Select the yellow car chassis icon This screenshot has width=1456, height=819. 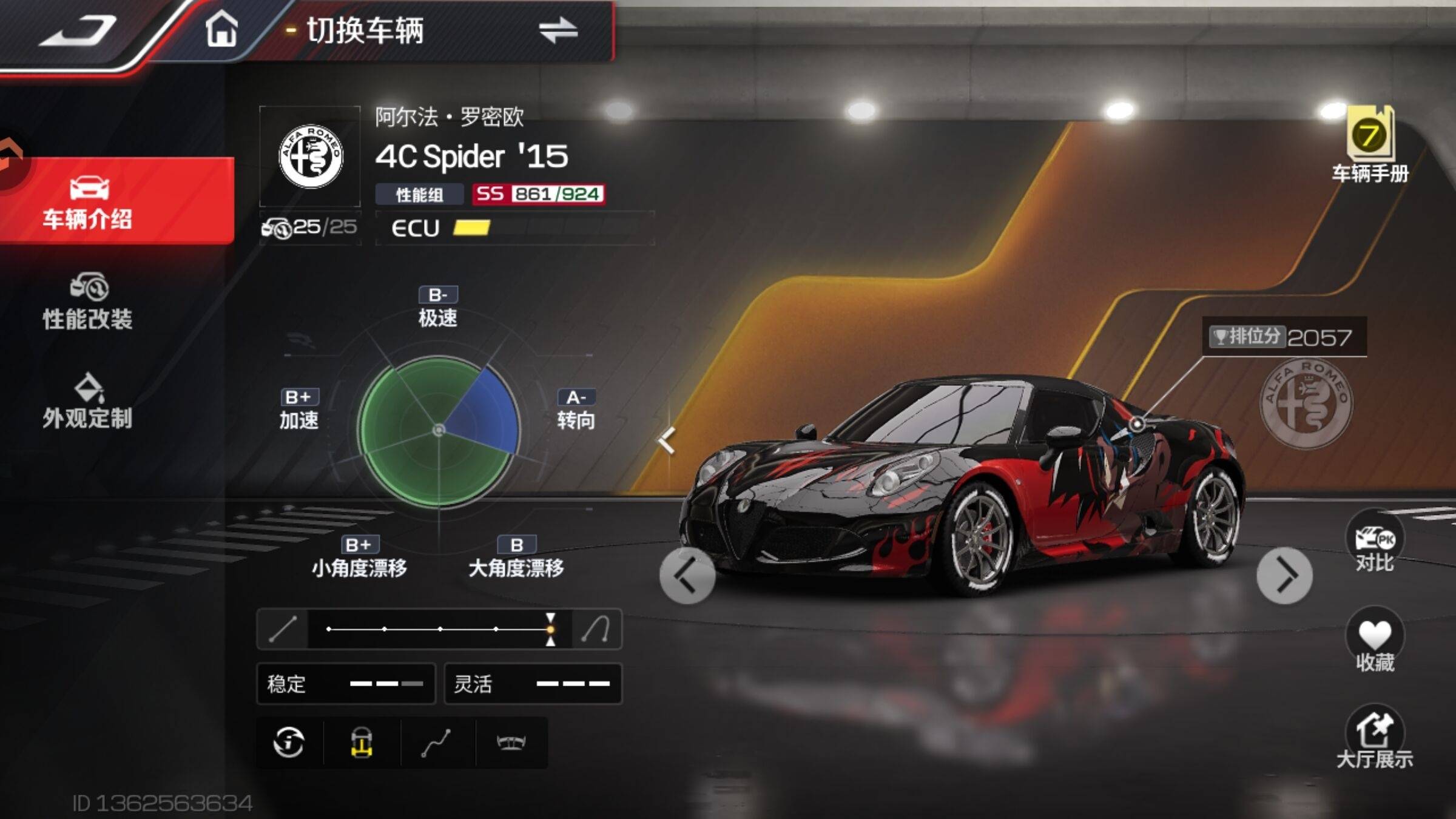click(362, 743)
